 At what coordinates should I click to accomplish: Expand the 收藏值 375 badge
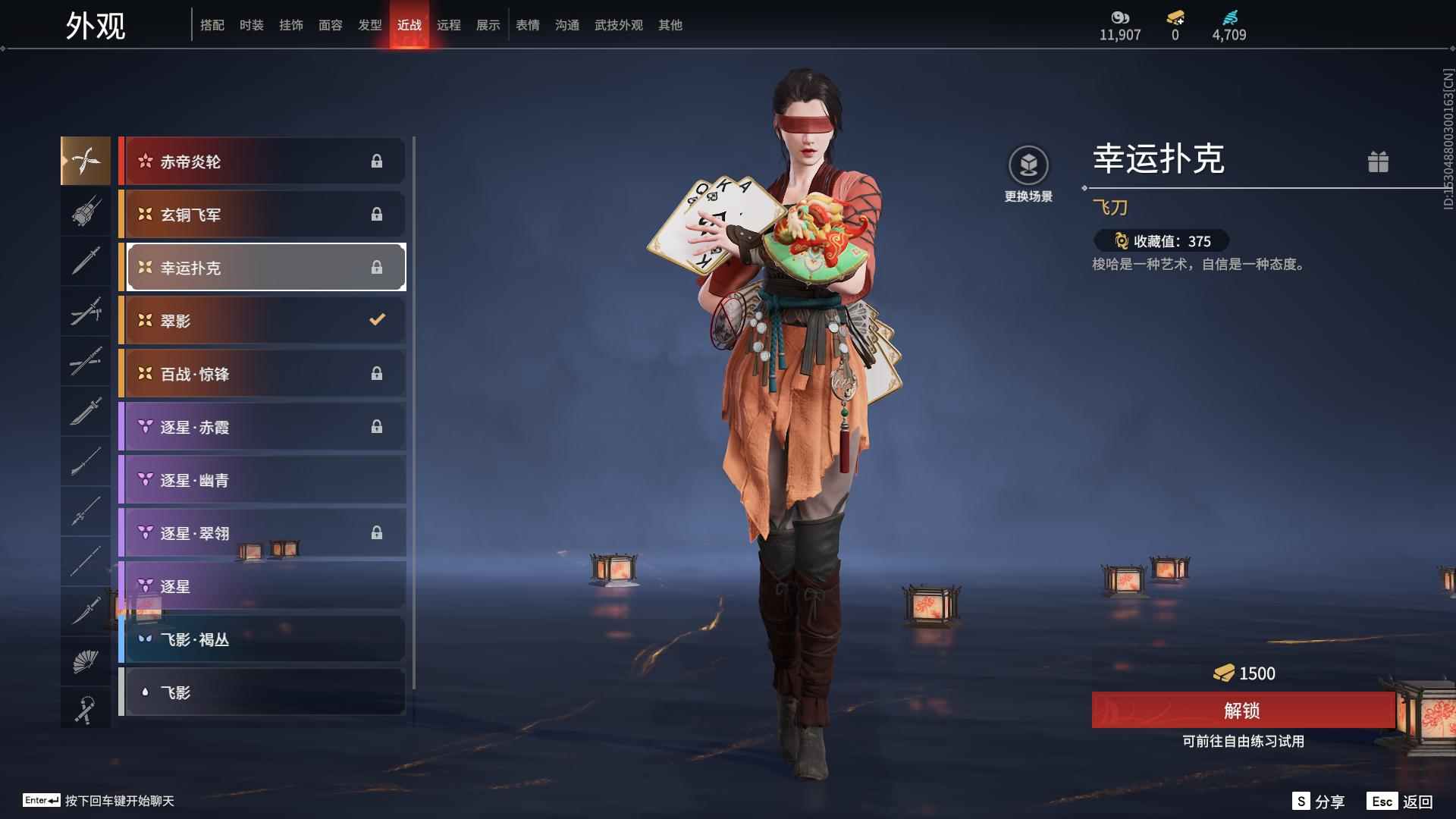tap(1160, 241)
